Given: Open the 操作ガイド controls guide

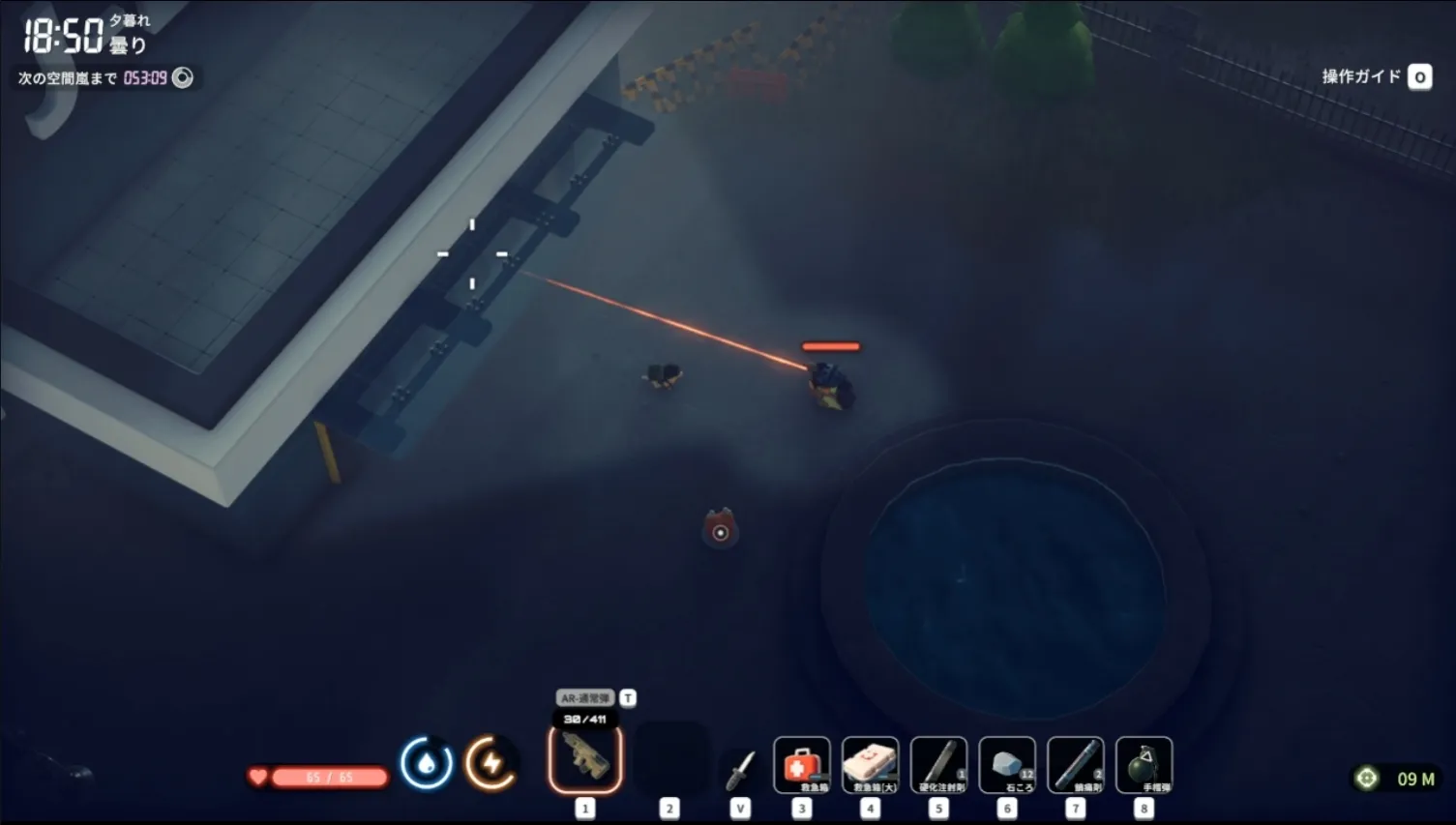Looking at the screenshot, I should pos(1376,76).
